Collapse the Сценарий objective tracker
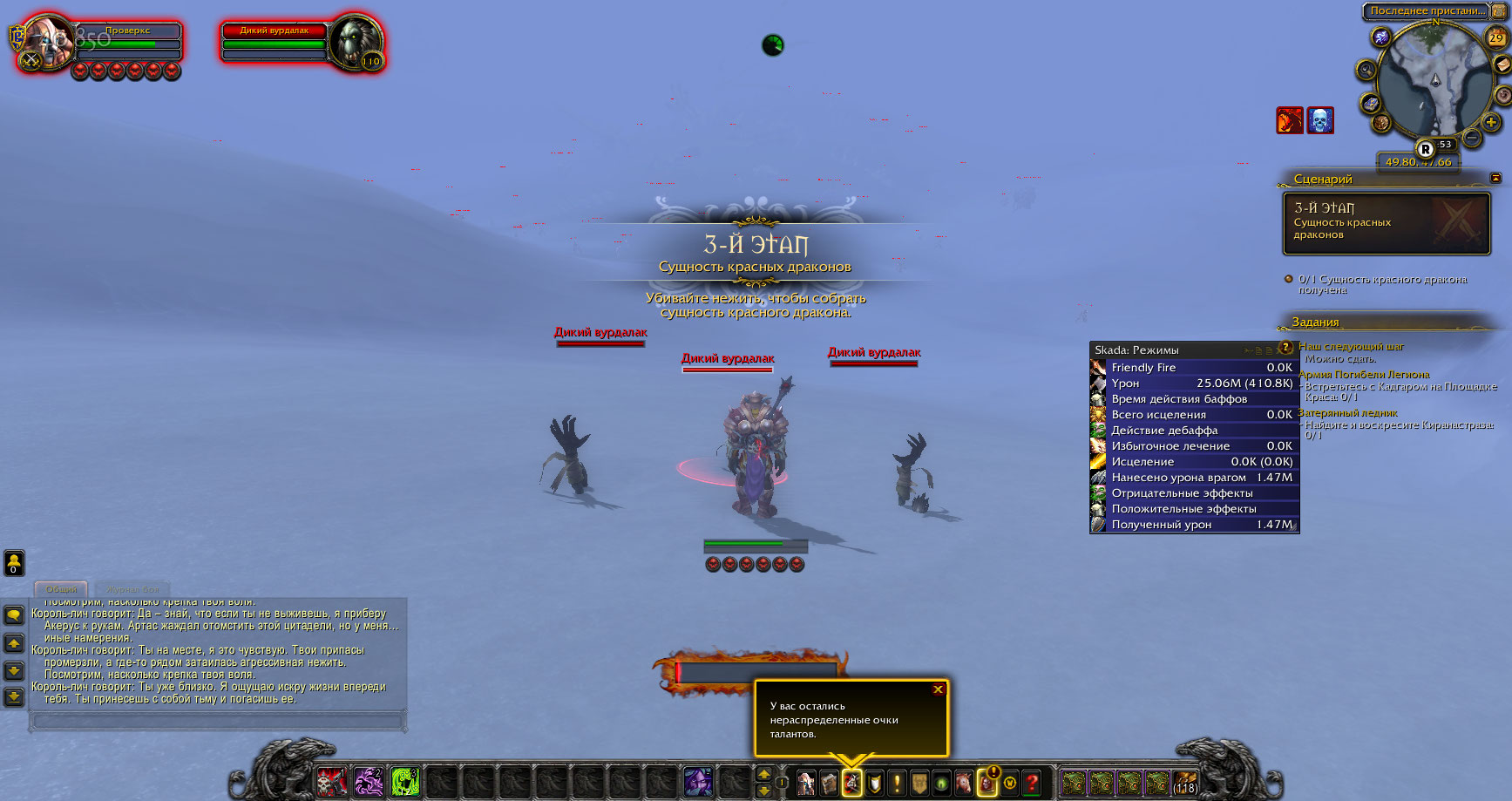1512x801 pixels. (1495, 178)
